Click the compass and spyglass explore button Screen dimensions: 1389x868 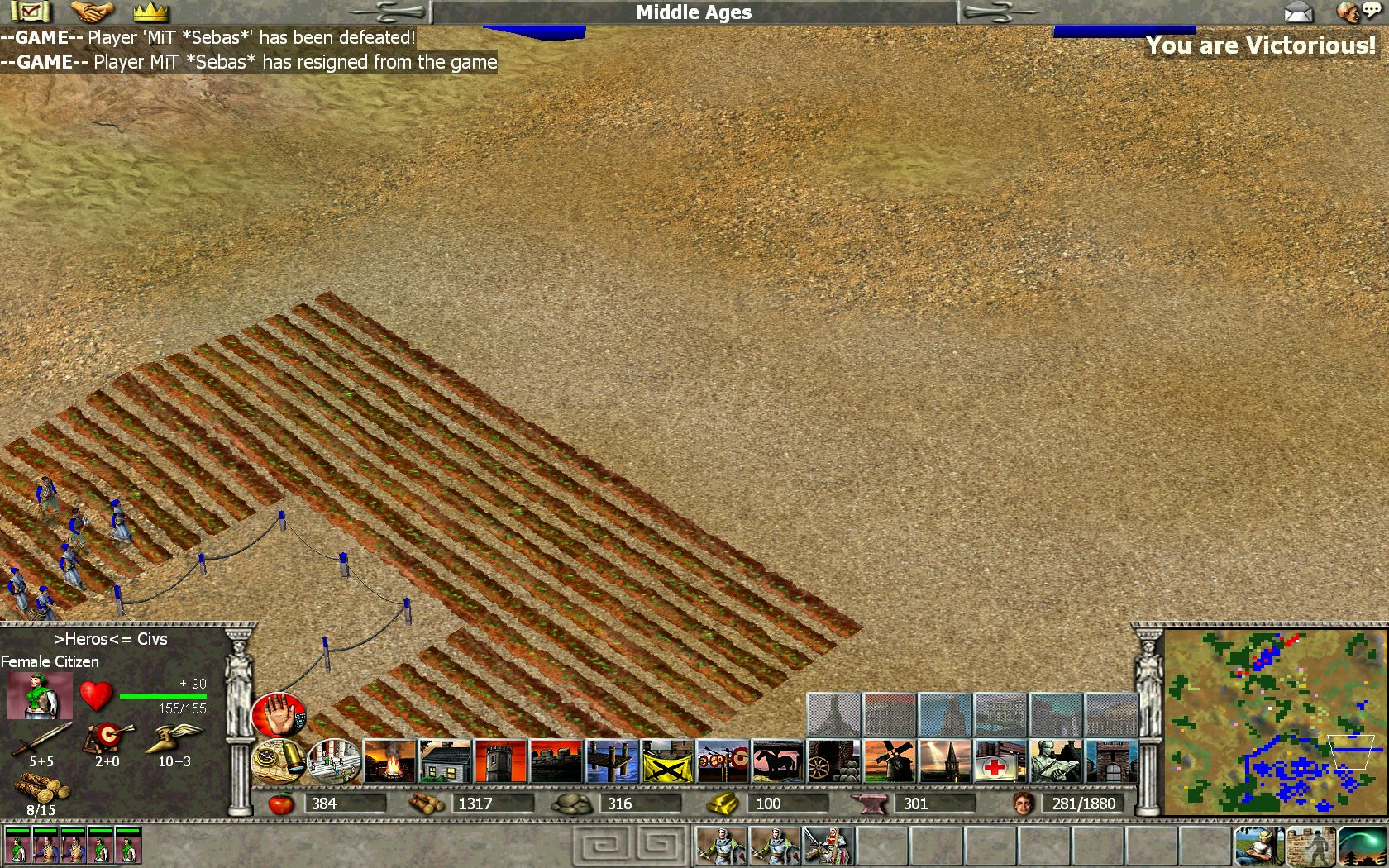[279, 761]
